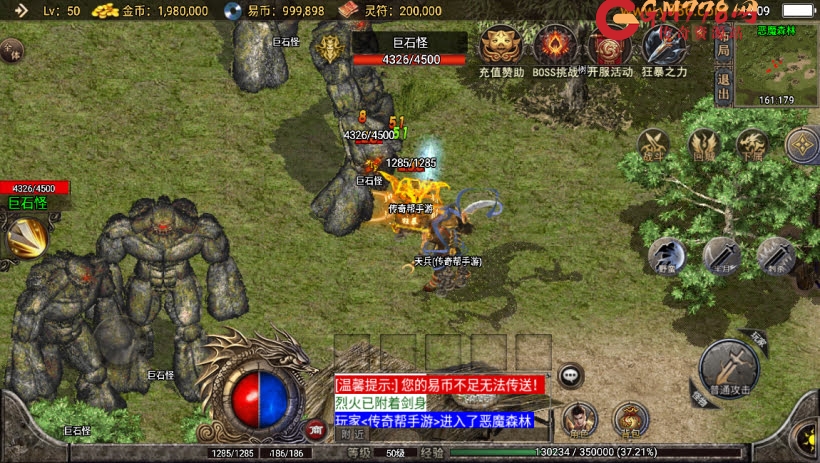The image size is (820, 463).
Task: Click the 附近 nearby chat channel tab
Action: point(352,433)
